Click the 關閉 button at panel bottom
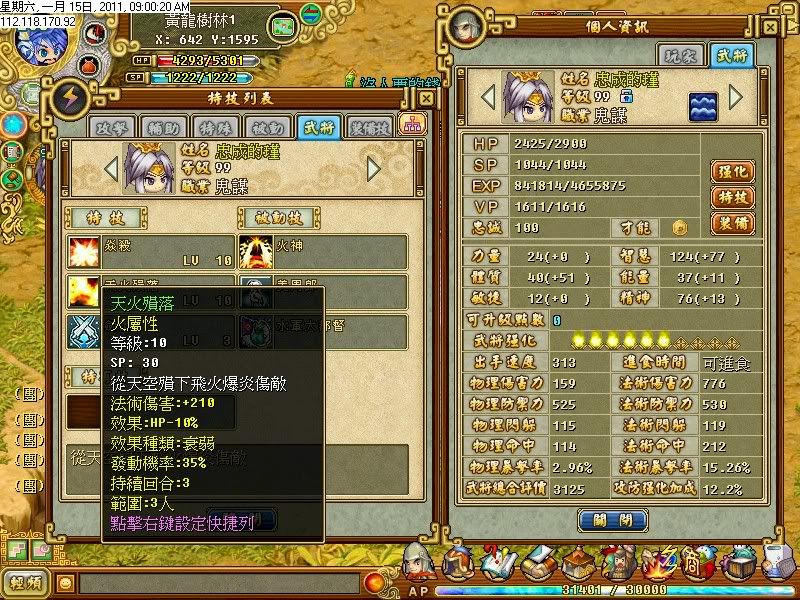 pyautogui.click(x=606, y=520)
